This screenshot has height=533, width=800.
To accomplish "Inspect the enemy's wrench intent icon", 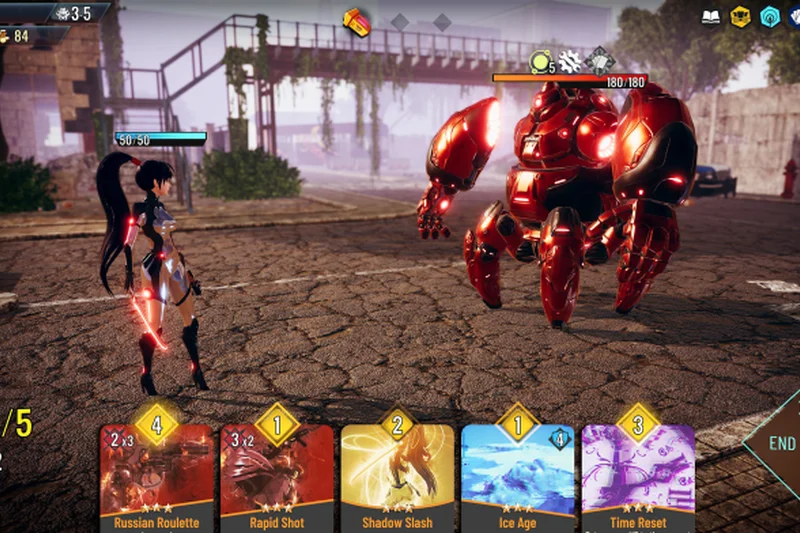I will click(x=570, y=62).
